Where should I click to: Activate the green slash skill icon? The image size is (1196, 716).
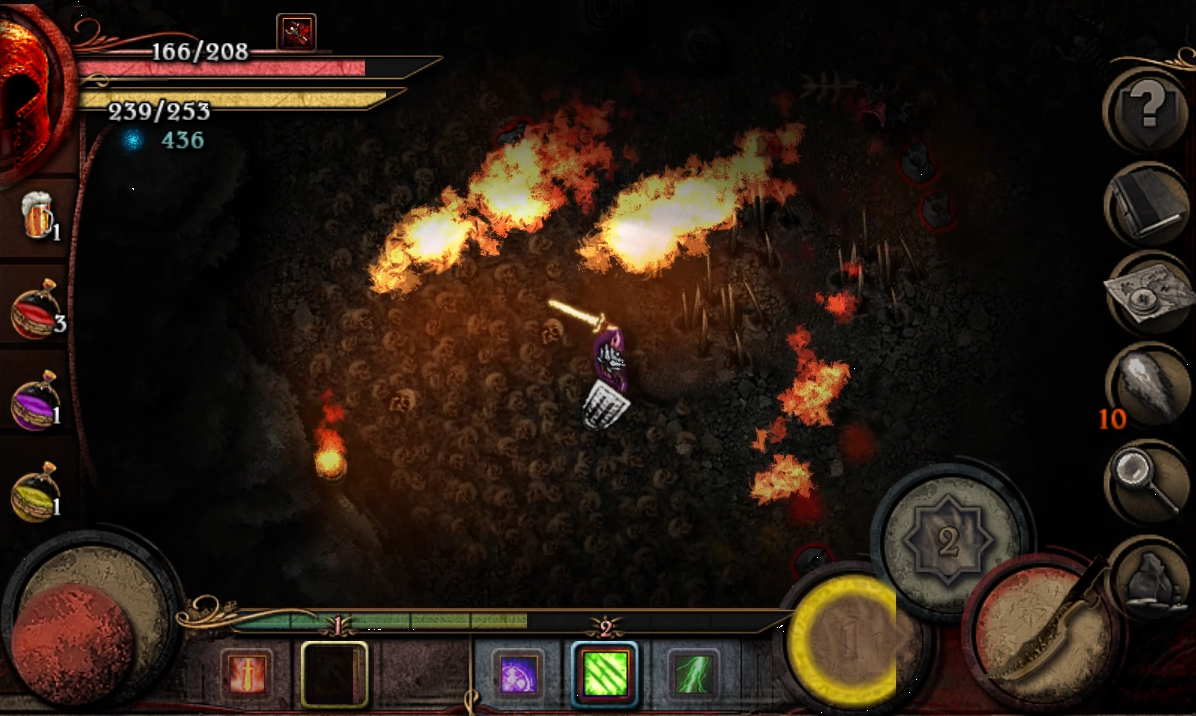pos(604,674)
